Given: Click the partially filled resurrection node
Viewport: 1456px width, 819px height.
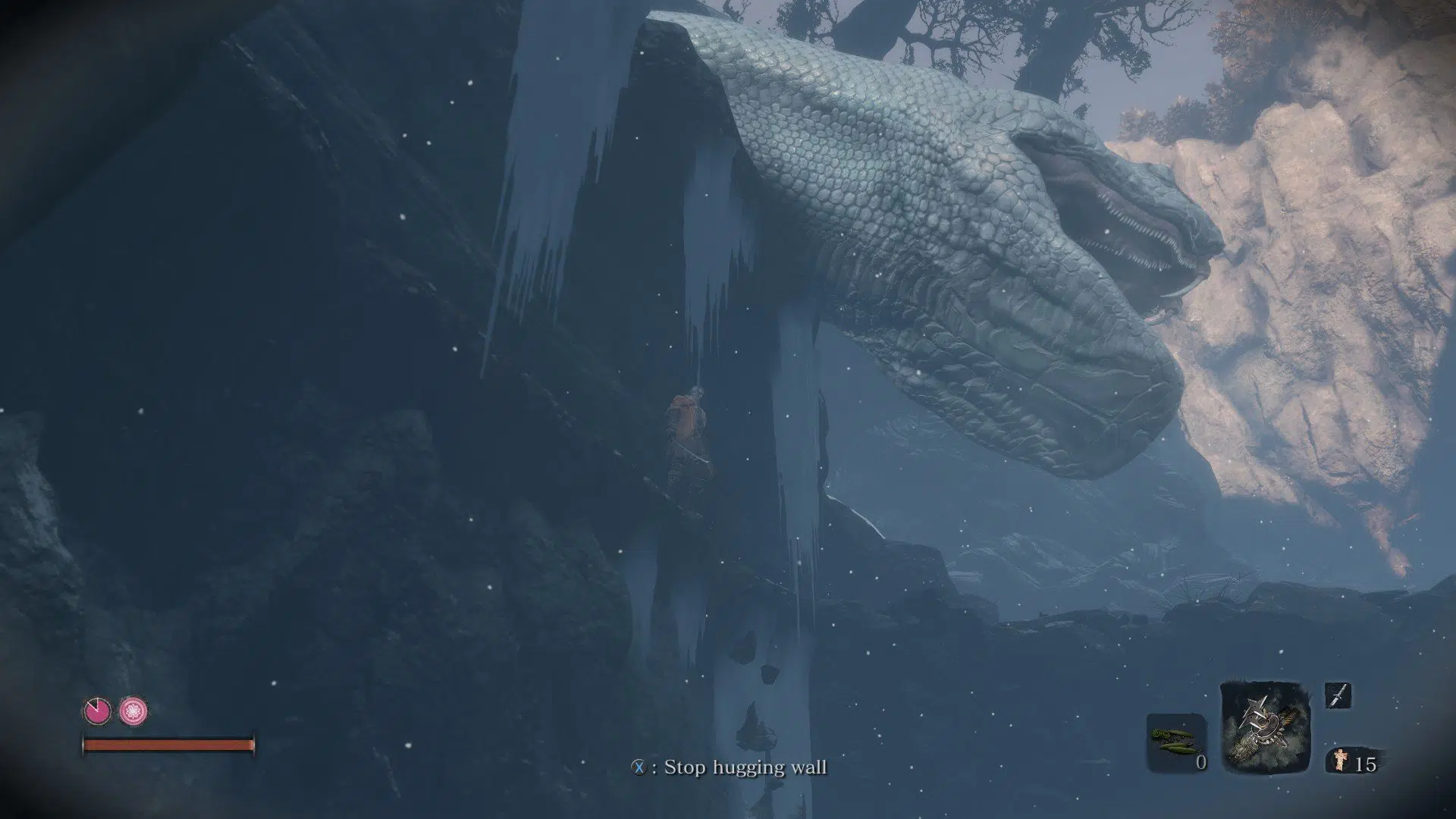Looking at the screenshot, I should point(97,711).
